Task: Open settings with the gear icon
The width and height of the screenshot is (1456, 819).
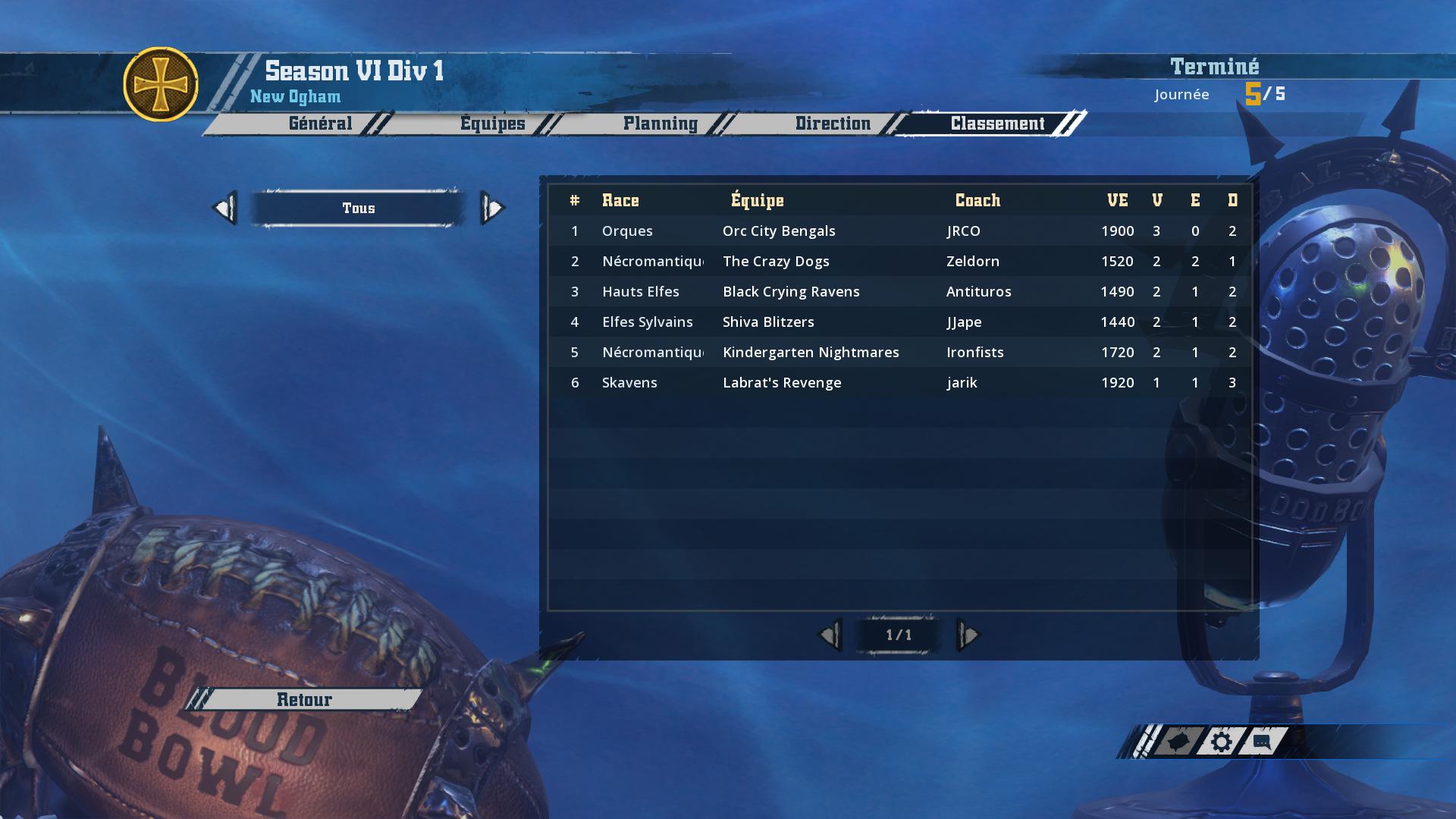Action: point(1221,742)
